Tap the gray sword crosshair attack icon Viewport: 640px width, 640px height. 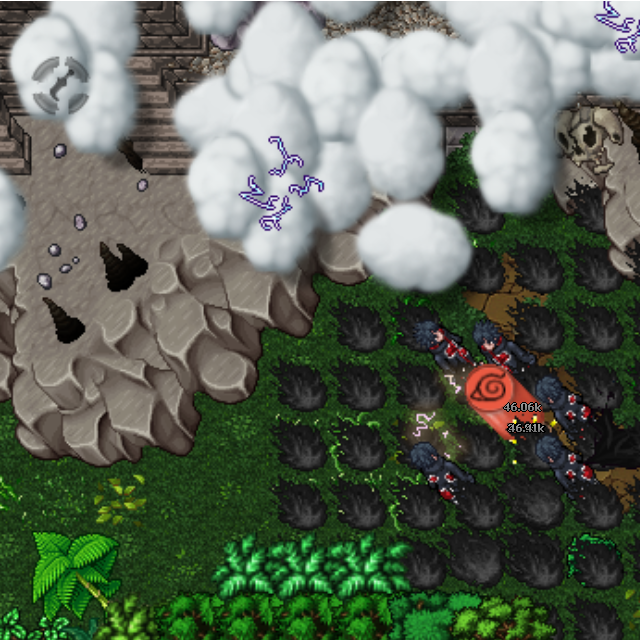60,84
